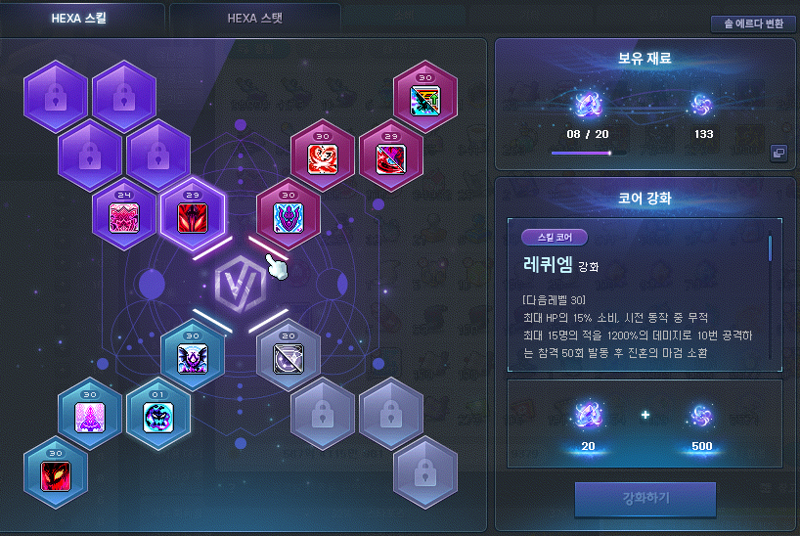Choose the level 30 winged dark figure core
The image size is (800, 536).
click(x=192, y=358)
